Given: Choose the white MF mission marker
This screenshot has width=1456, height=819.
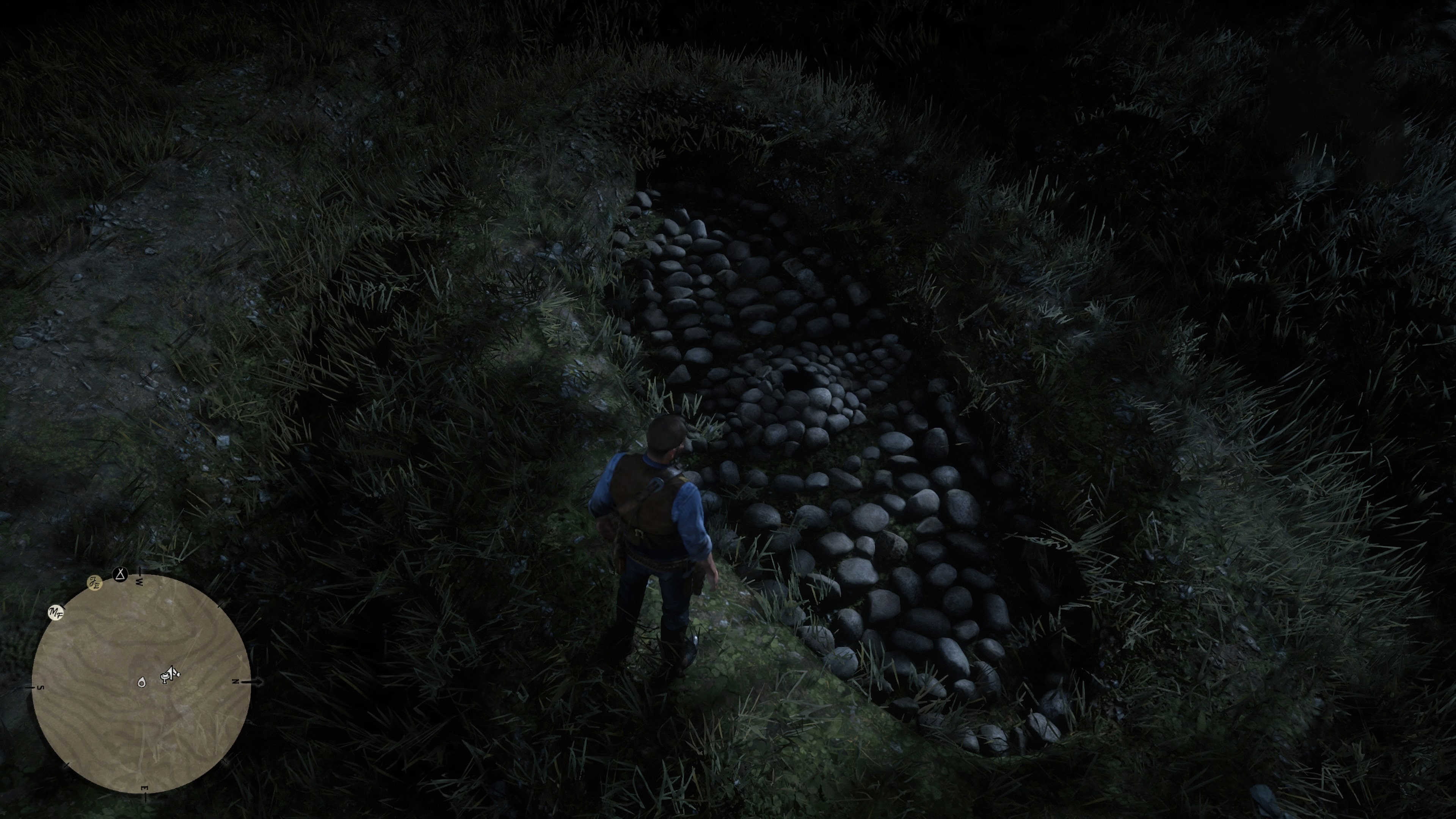Looking at the screenshot, I should [x=56, y=612].
